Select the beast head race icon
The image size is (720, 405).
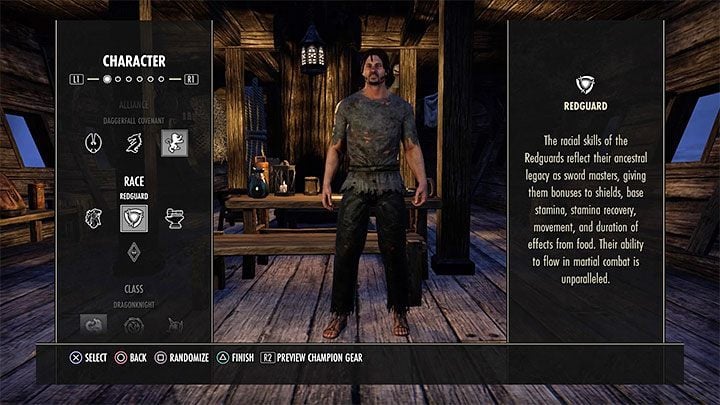(x=93, y=218)
